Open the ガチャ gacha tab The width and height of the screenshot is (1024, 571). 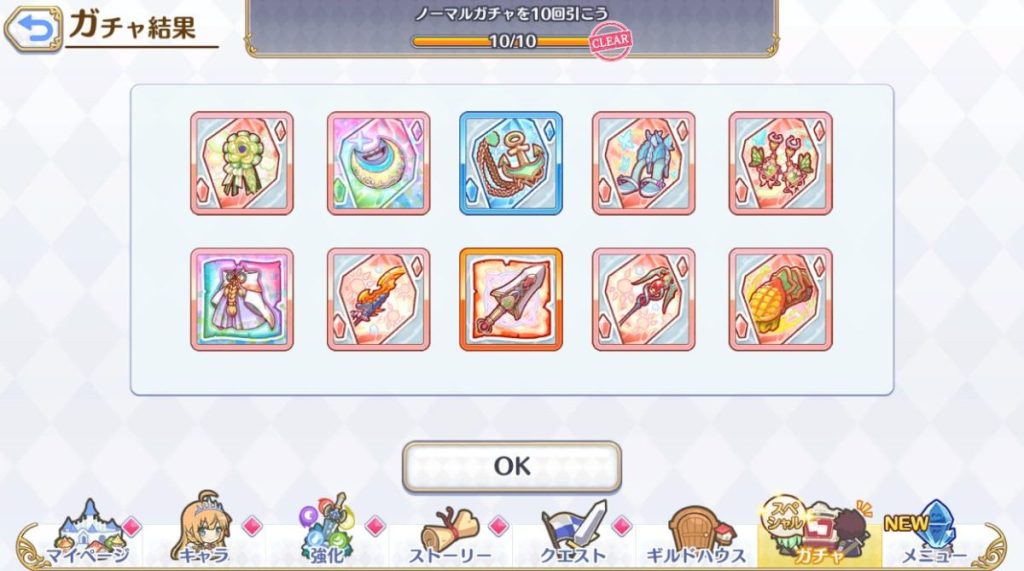click(816, 534)
